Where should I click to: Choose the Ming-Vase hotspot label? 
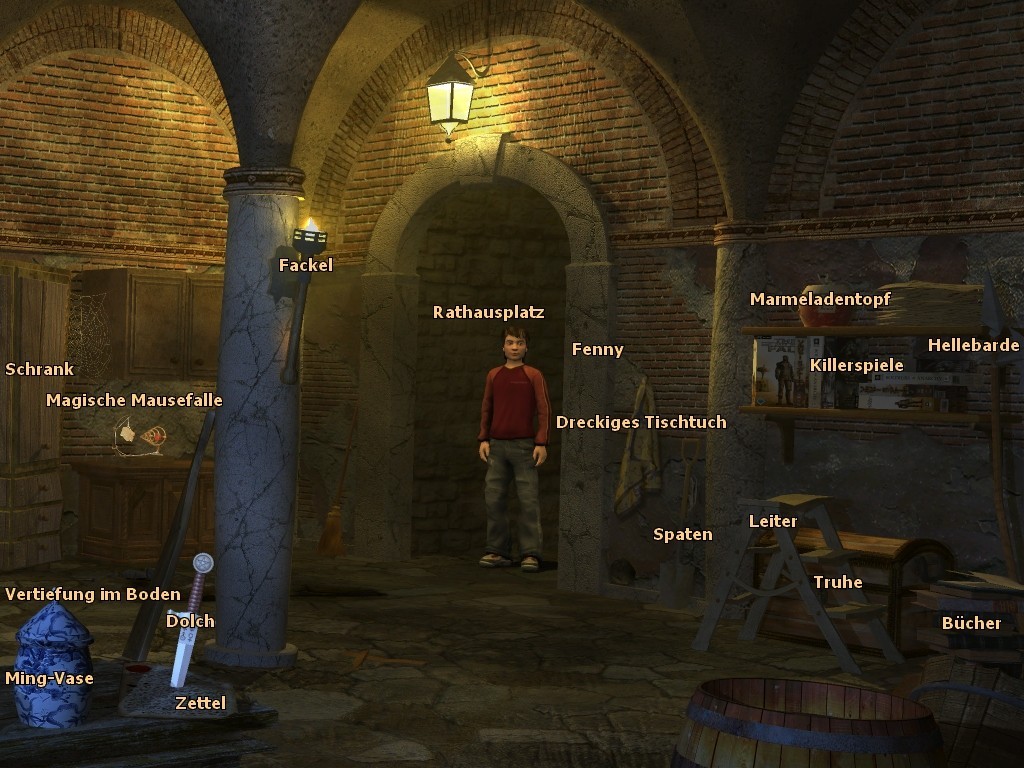point(49,678)
